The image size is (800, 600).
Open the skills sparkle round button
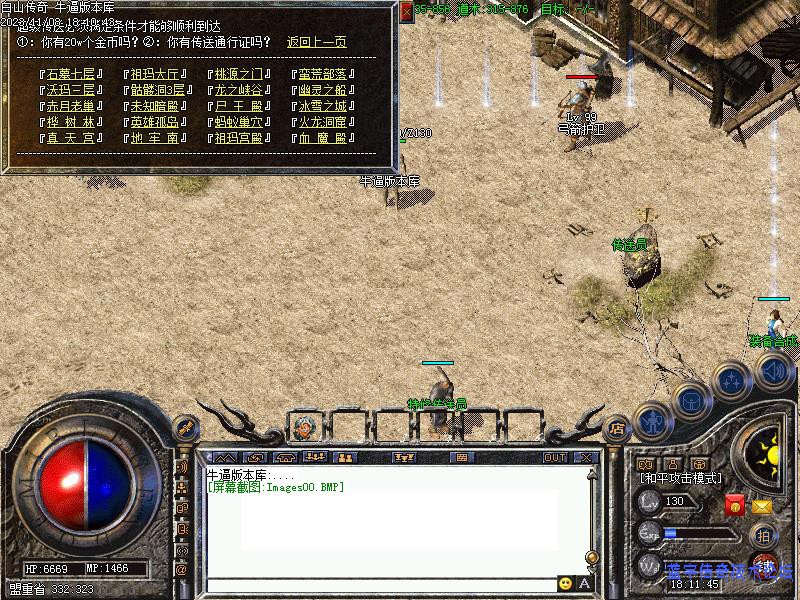click(732, 379)
